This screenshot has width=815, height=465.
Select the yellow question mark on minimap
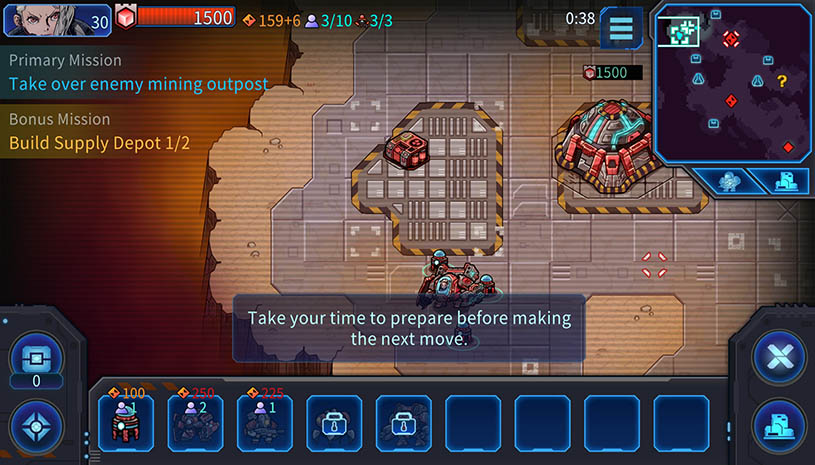click(x=782, y=81)
